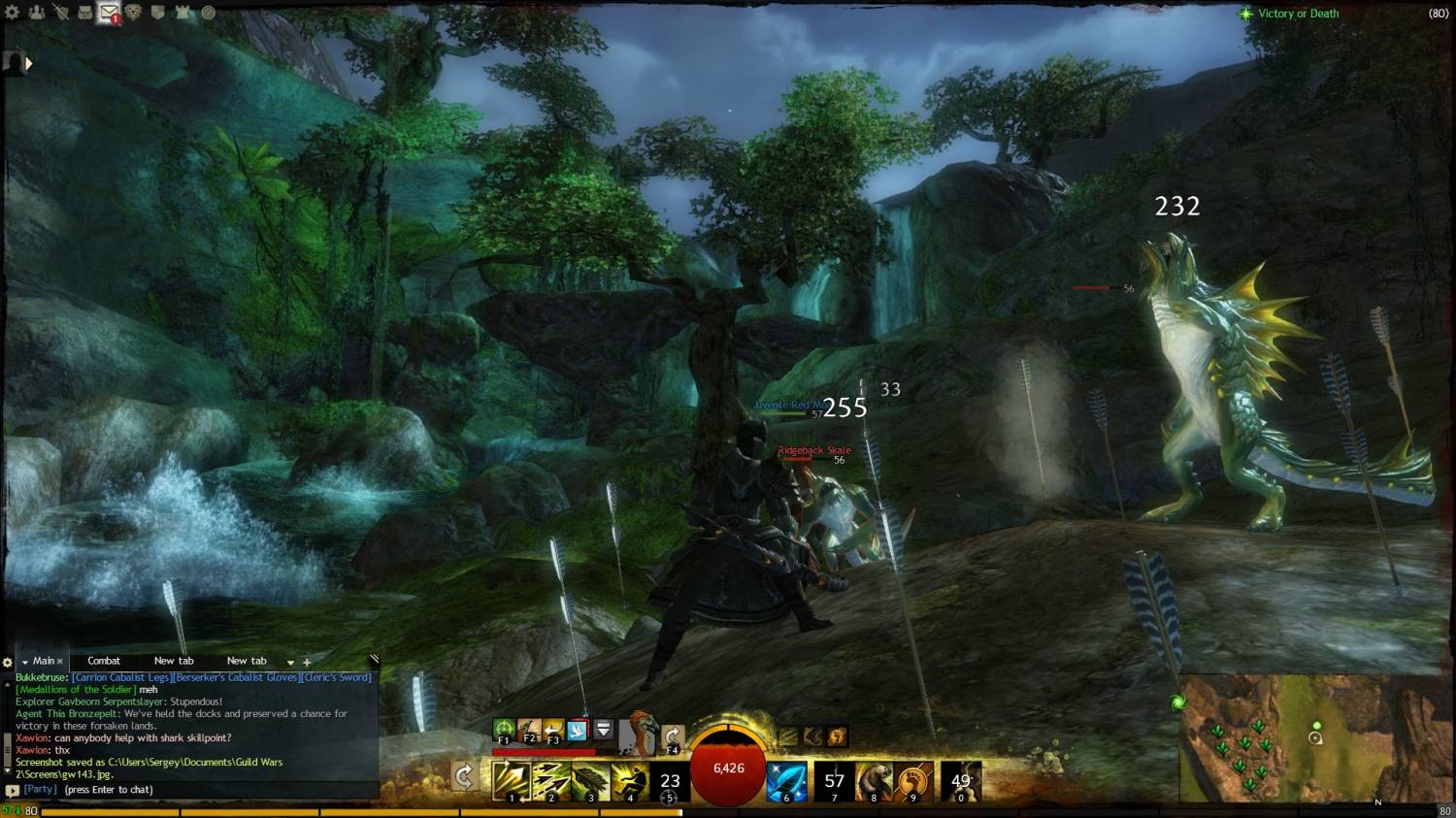Switch to the Combat chat tab

pos(104,661)
